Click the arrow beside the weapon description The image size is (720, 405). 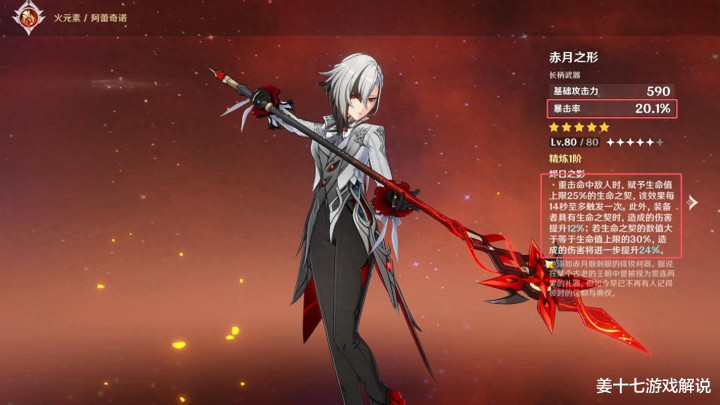tap(549, 264)
